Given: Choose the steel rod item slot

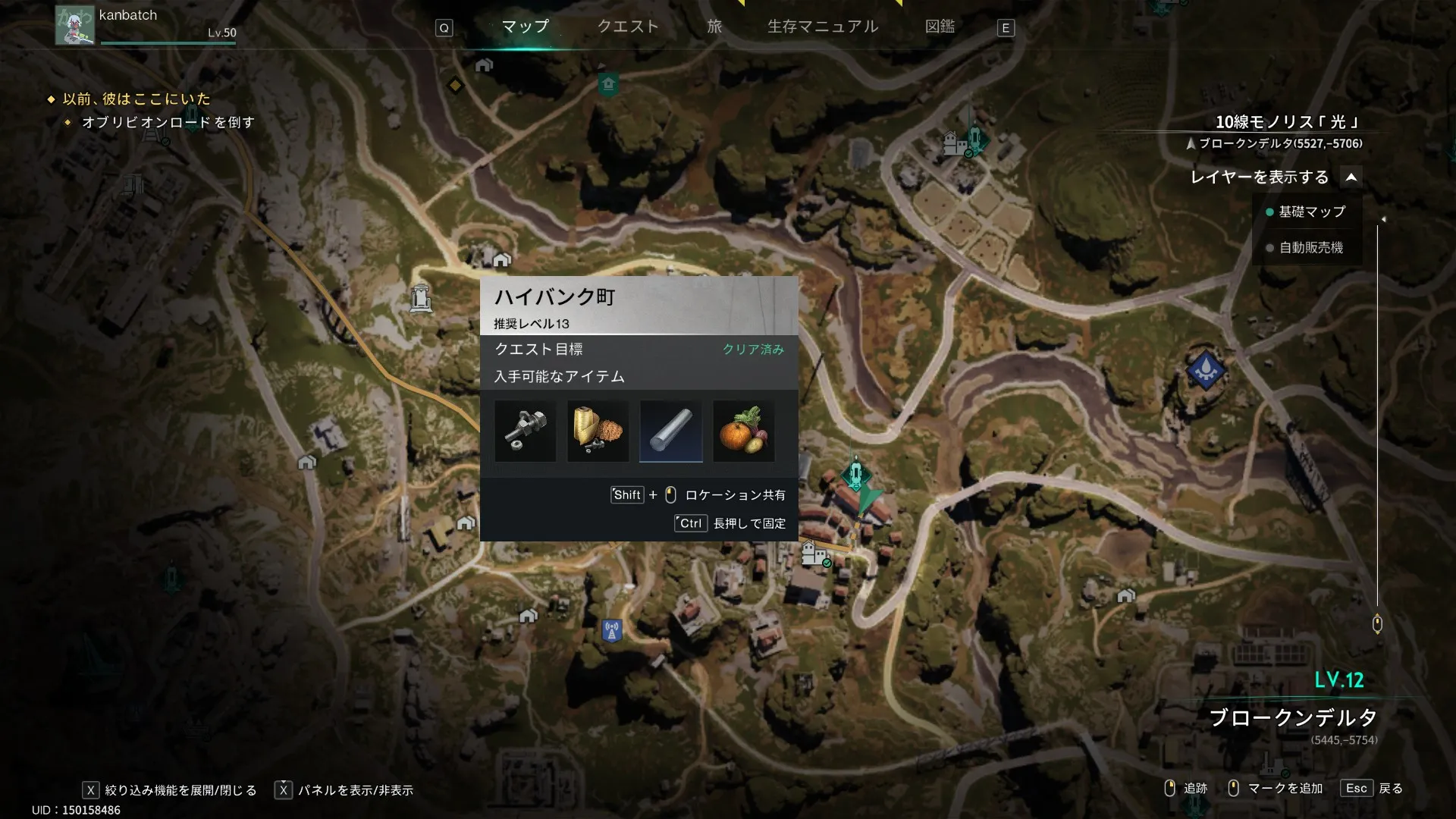Looking at the screenshot, I should tap(671, 431).
